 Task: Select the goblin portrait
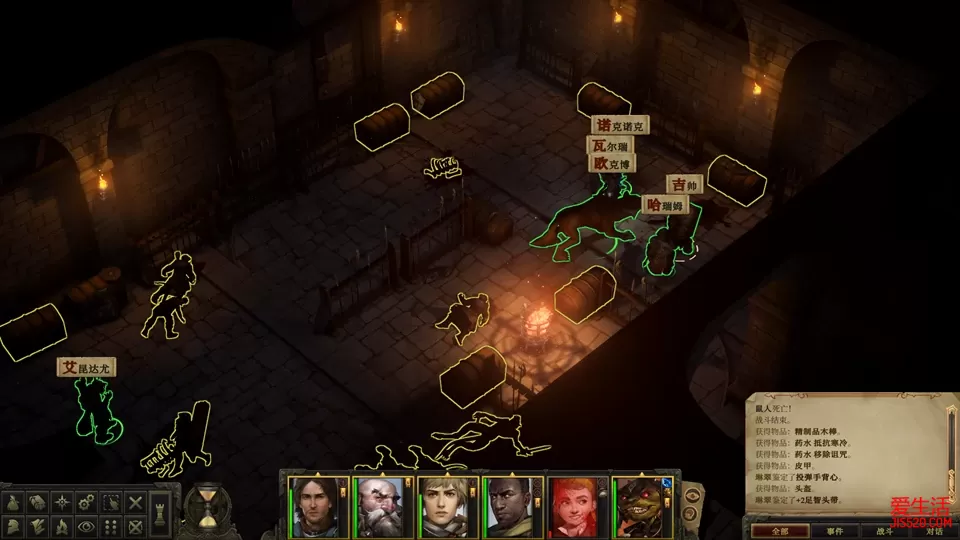pyautogui.click(x=638, y=507)
